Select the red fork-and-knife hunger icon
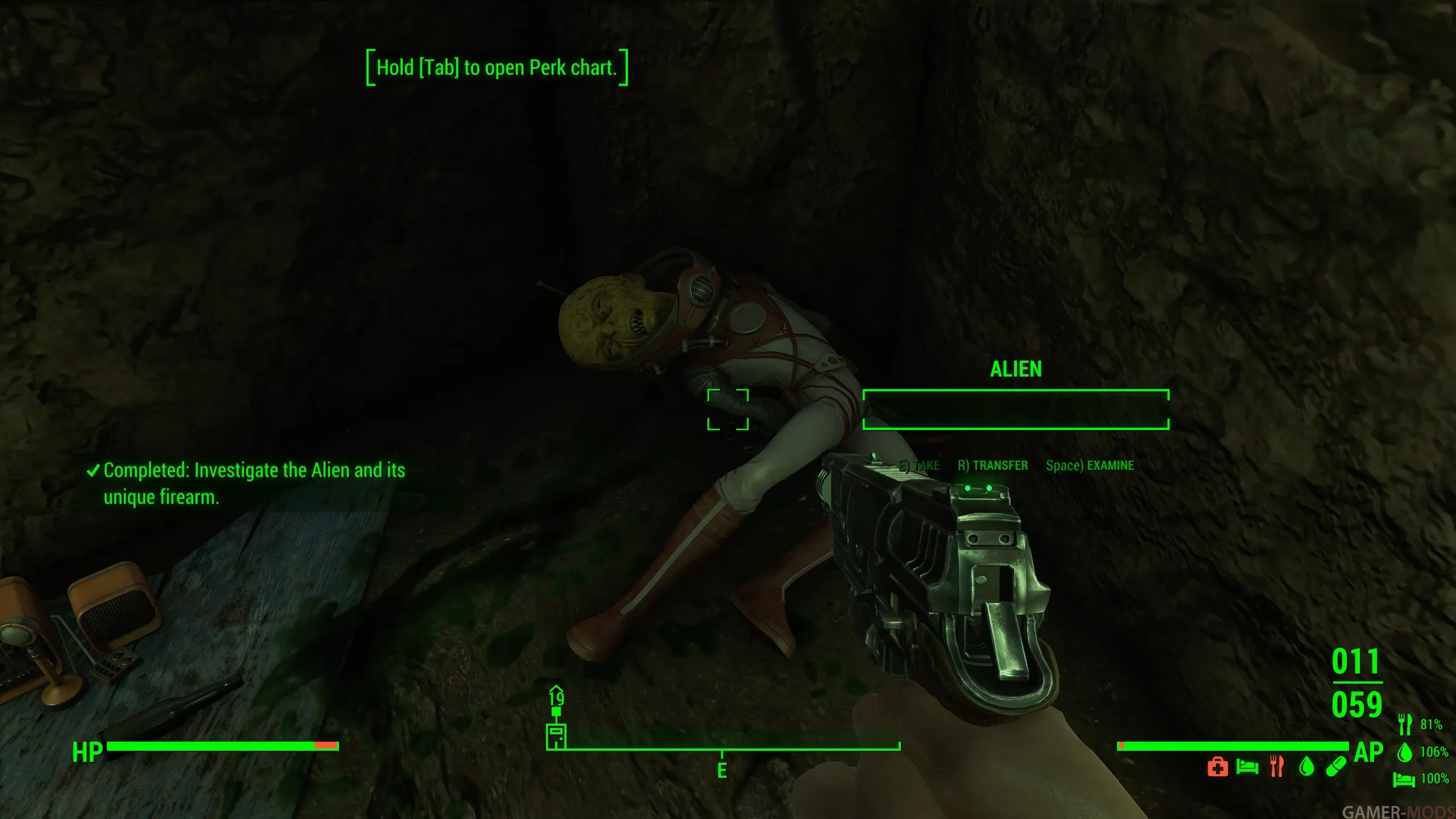This screenshot has height=819, width=1456. [x=1277, y=767]
